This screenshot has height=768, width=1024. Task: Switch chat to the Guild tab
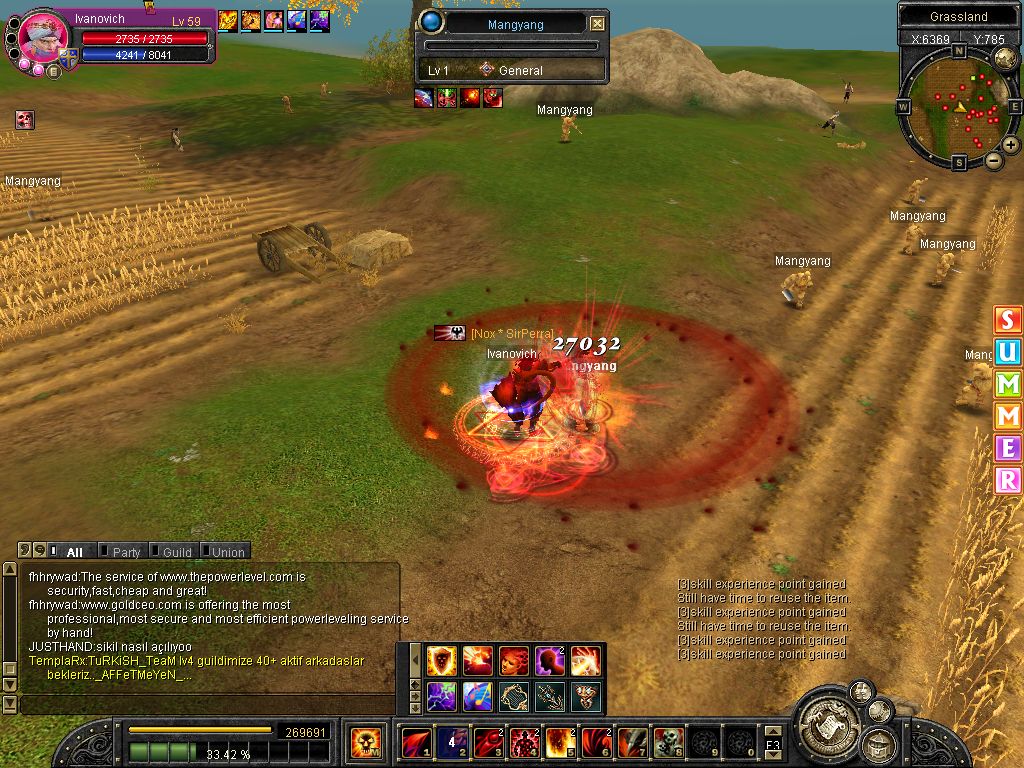(x=177, y=552)
